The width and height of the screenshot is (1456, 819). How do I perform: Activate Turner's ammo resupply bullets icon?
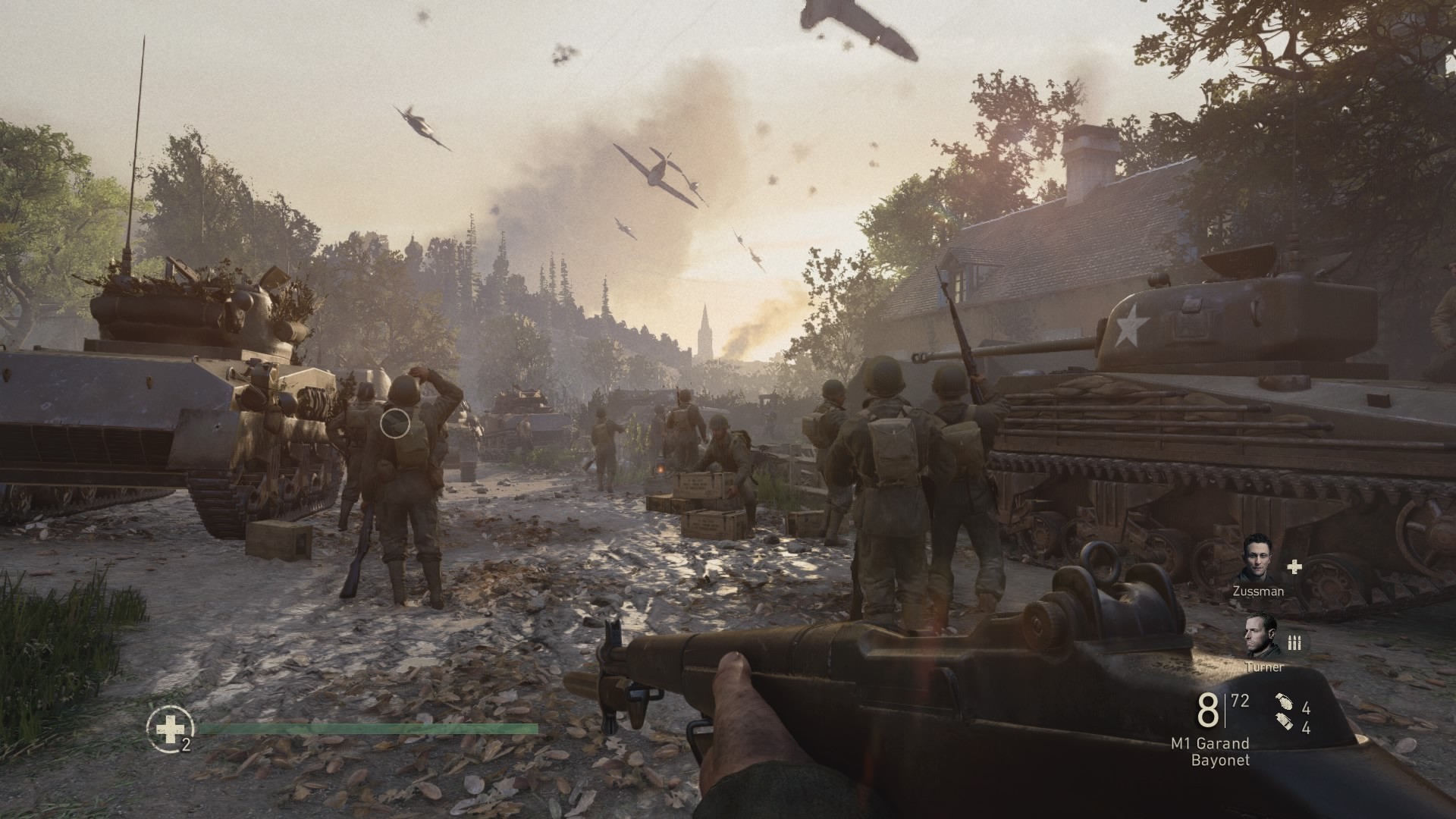pos(1294,643)
